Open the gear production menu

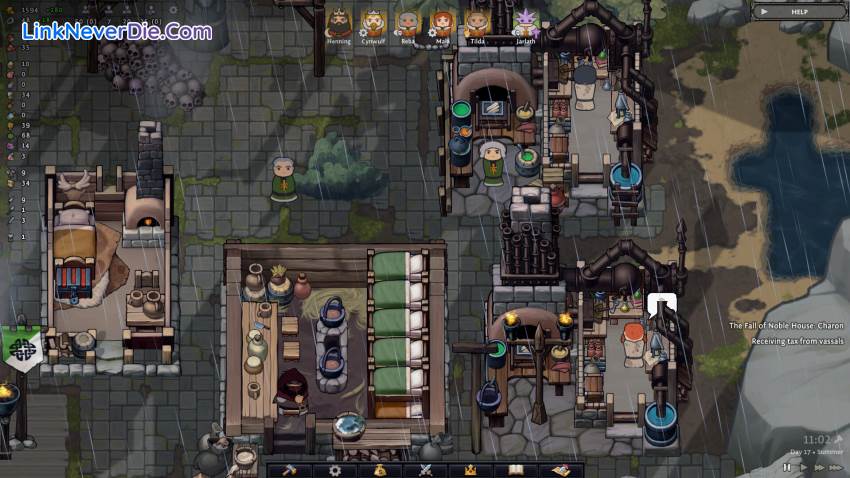tap(335, 470)
